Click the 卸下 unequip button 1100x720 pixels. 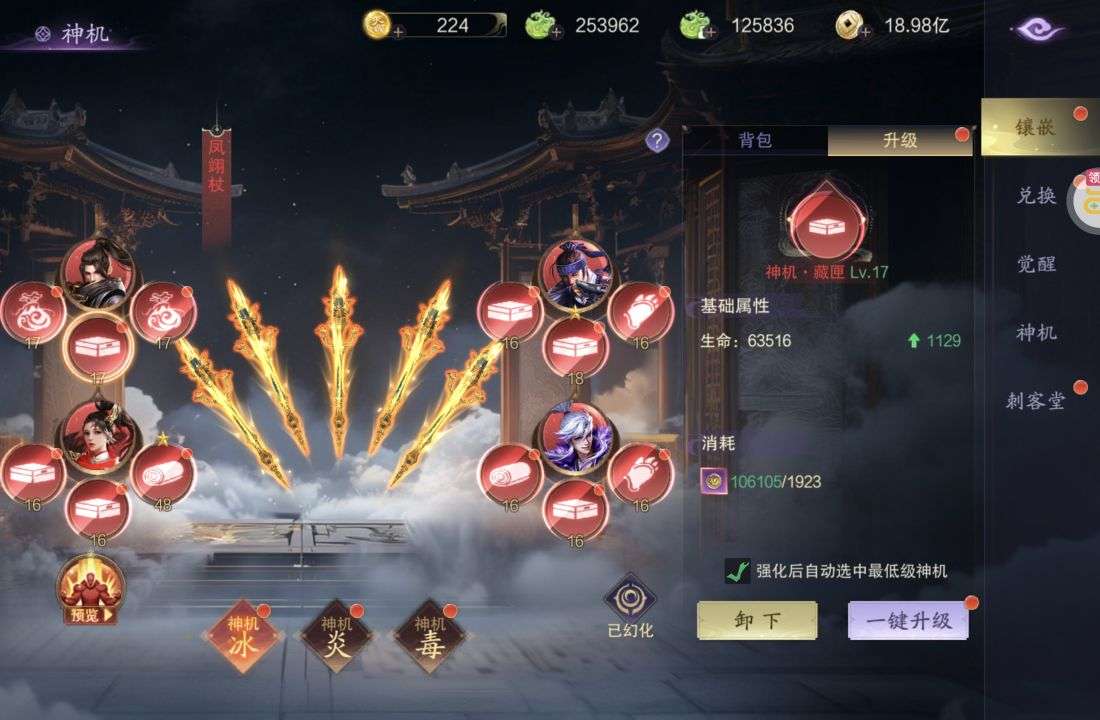tap(757, 620)
